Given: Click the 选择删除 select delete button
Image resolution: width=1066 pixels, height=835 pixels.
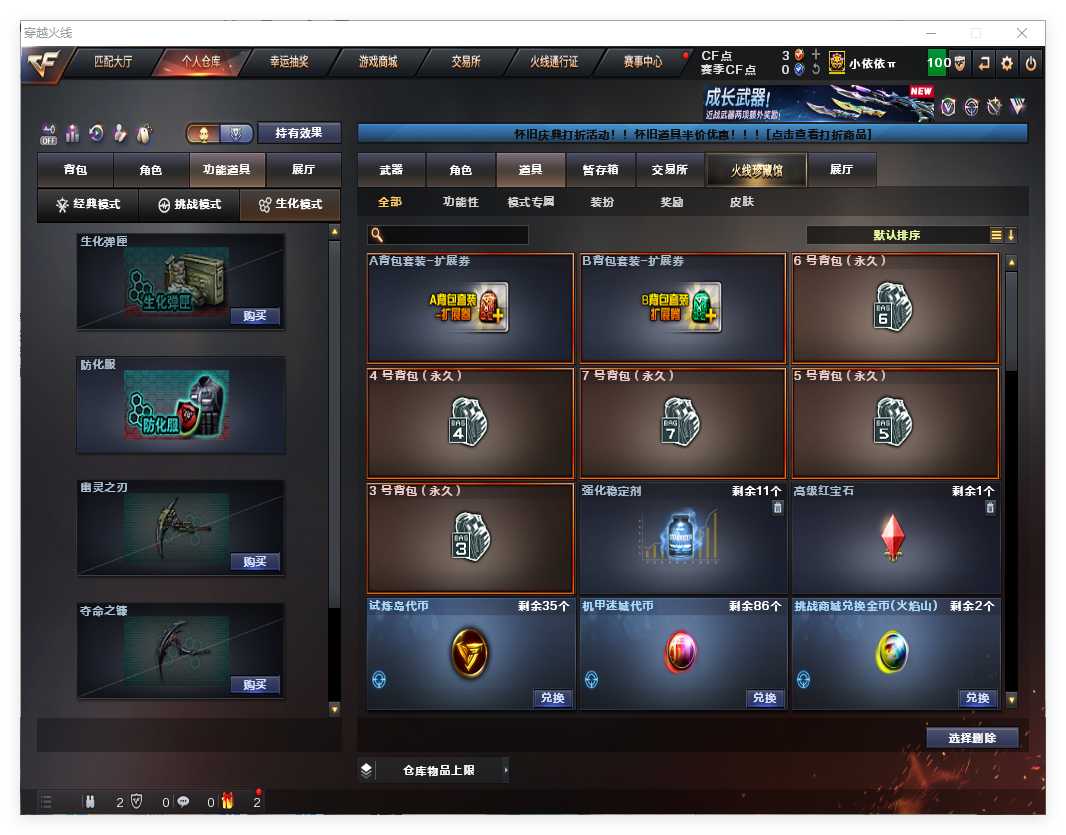Looking at the screenshot, I should click(972, 738).
